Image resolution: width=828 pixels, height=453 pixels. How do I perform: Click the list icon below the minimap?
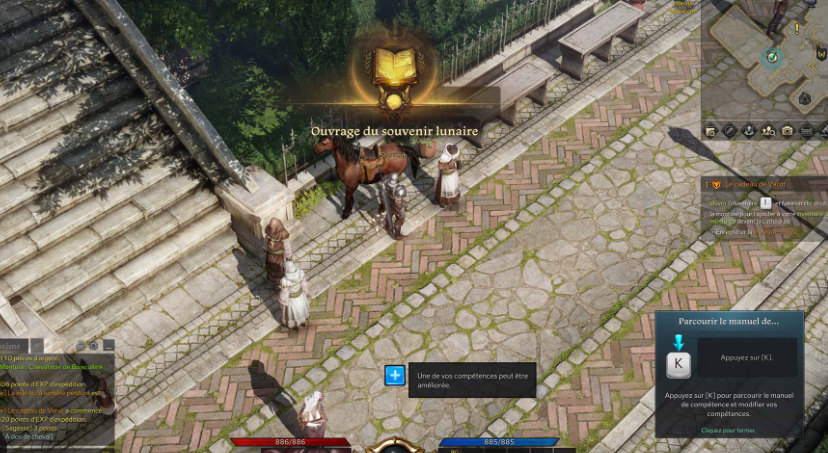coord(807,131)
